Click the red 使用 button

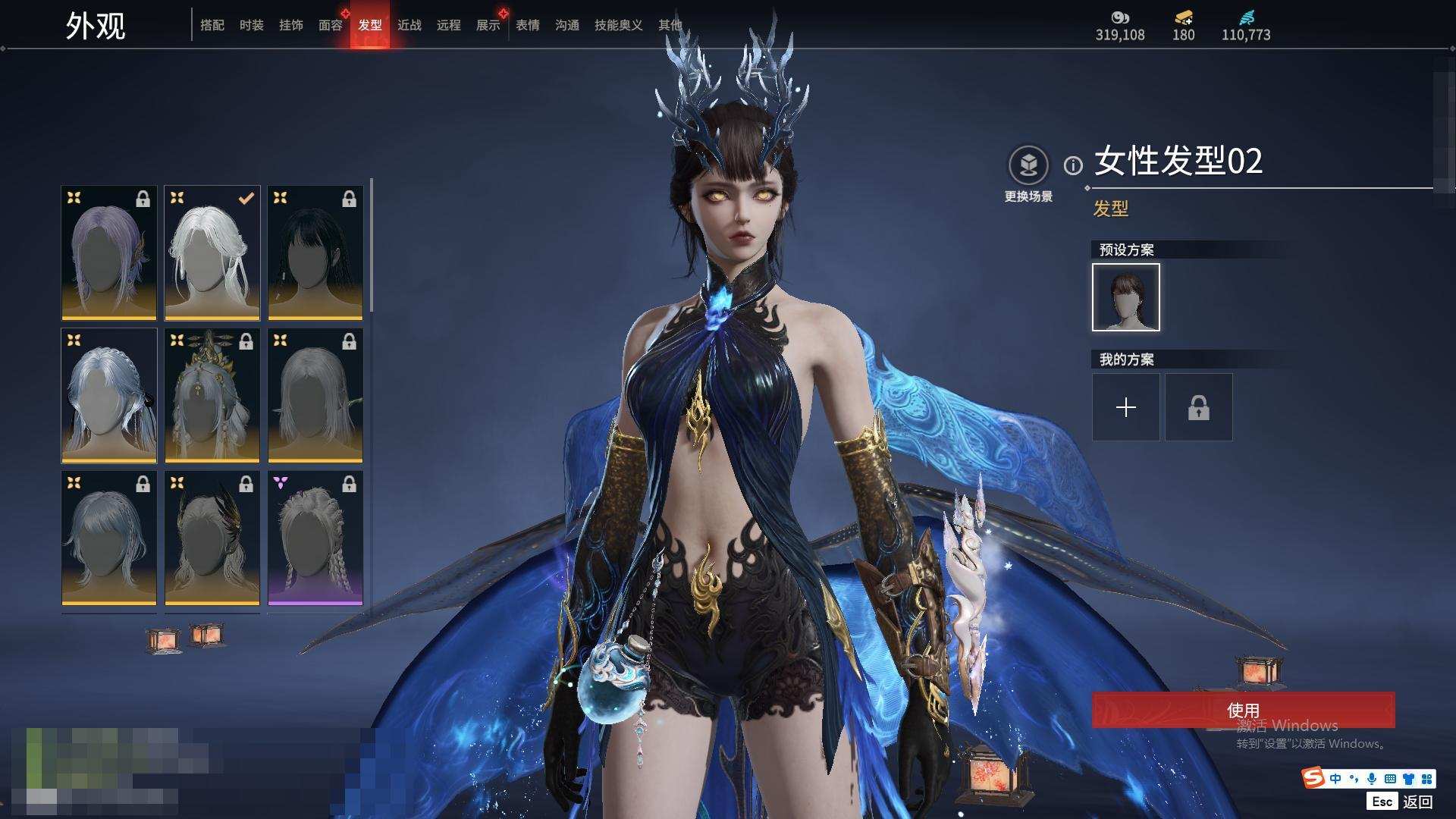pos(1242,710)
